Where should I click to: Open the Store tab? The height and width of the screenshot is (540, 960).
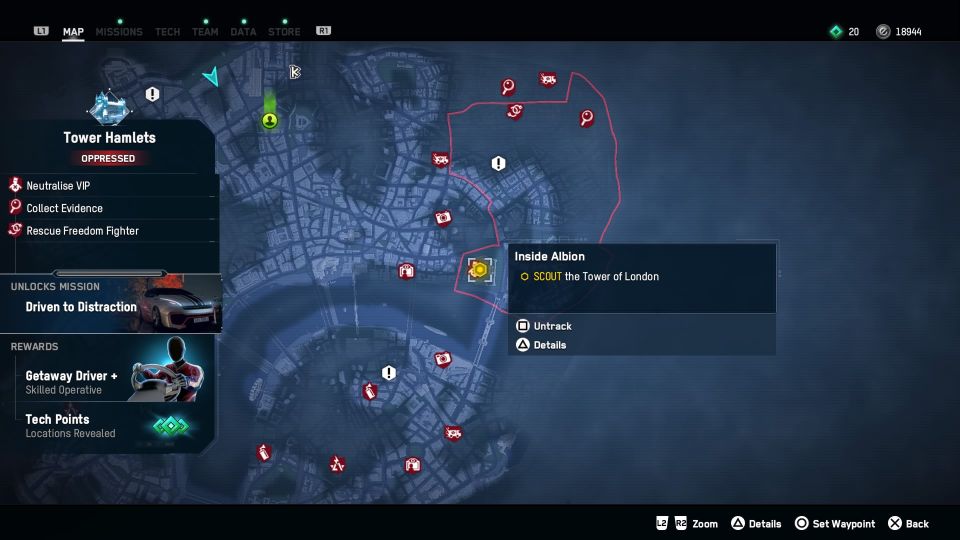point(284,32)
